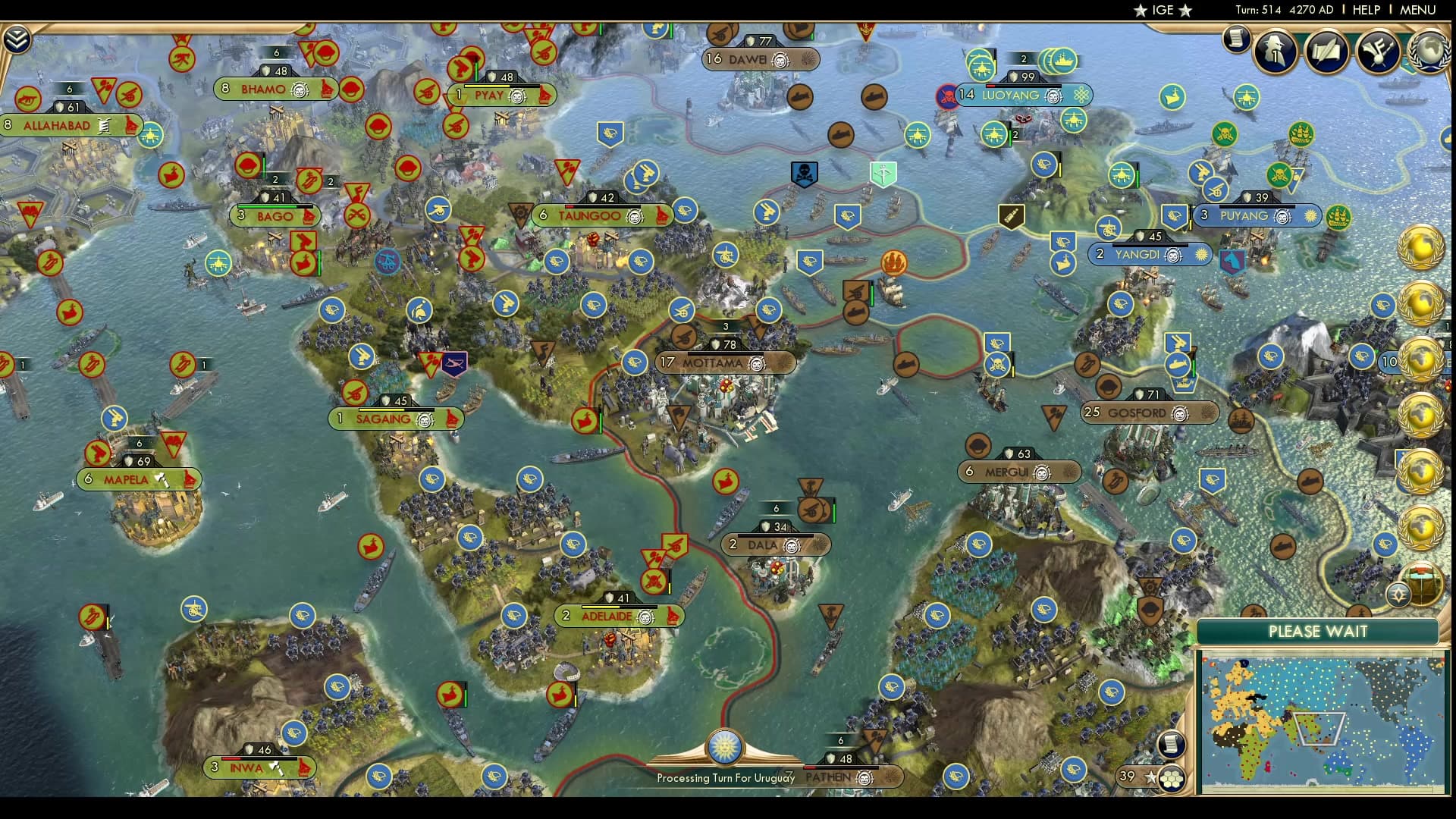Open the notification log scroll at top right
The width and height of the screenshot is (1456, 819).
(1236, 38)
